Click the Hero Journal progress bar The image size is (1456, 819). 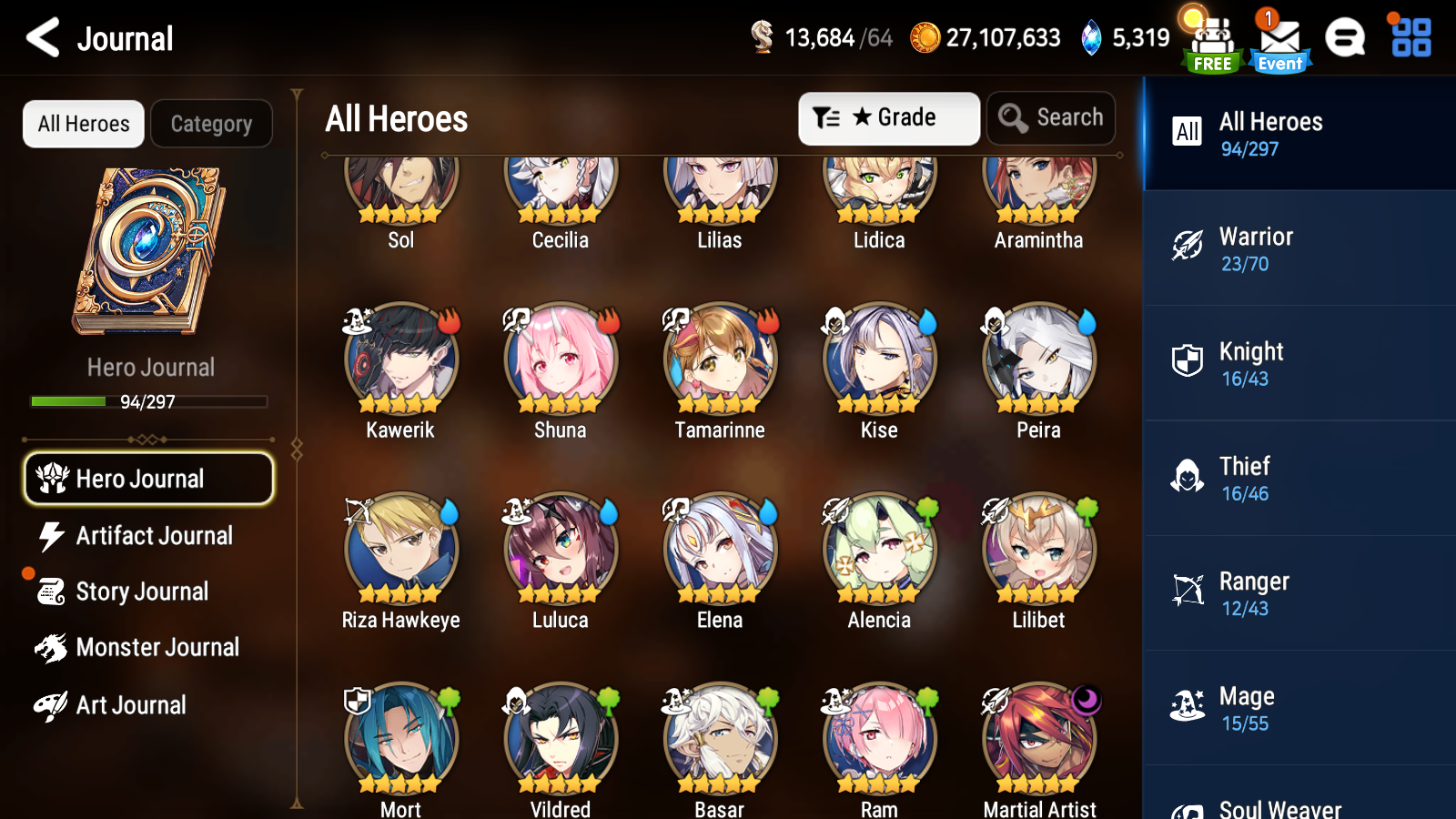coord(148,401)
